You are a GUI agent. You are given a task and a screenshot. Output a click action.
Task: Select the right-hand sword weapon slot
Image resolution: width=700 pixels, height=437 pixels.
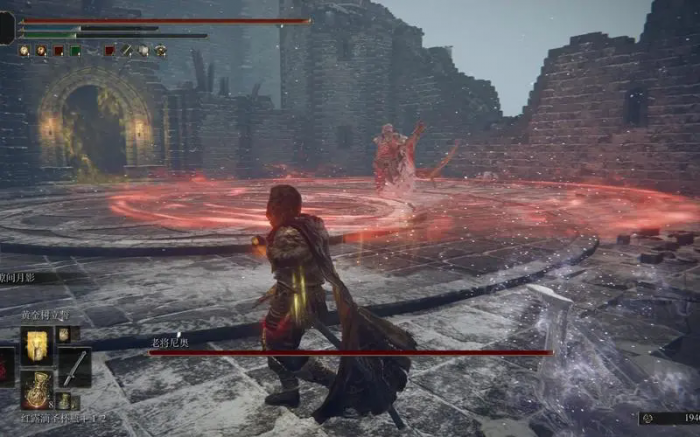pyautogui.click(x=75, y=367)
